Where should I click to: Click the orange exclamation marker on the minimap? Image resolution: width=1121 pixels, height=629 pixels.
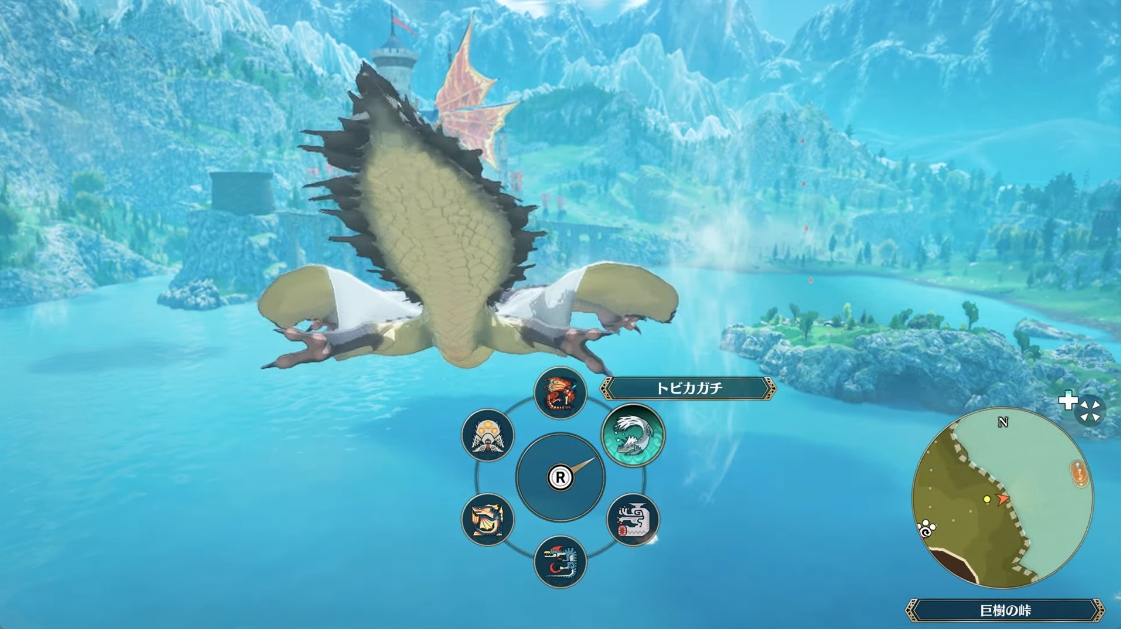pyautogui.click(x=1078, y=473)
